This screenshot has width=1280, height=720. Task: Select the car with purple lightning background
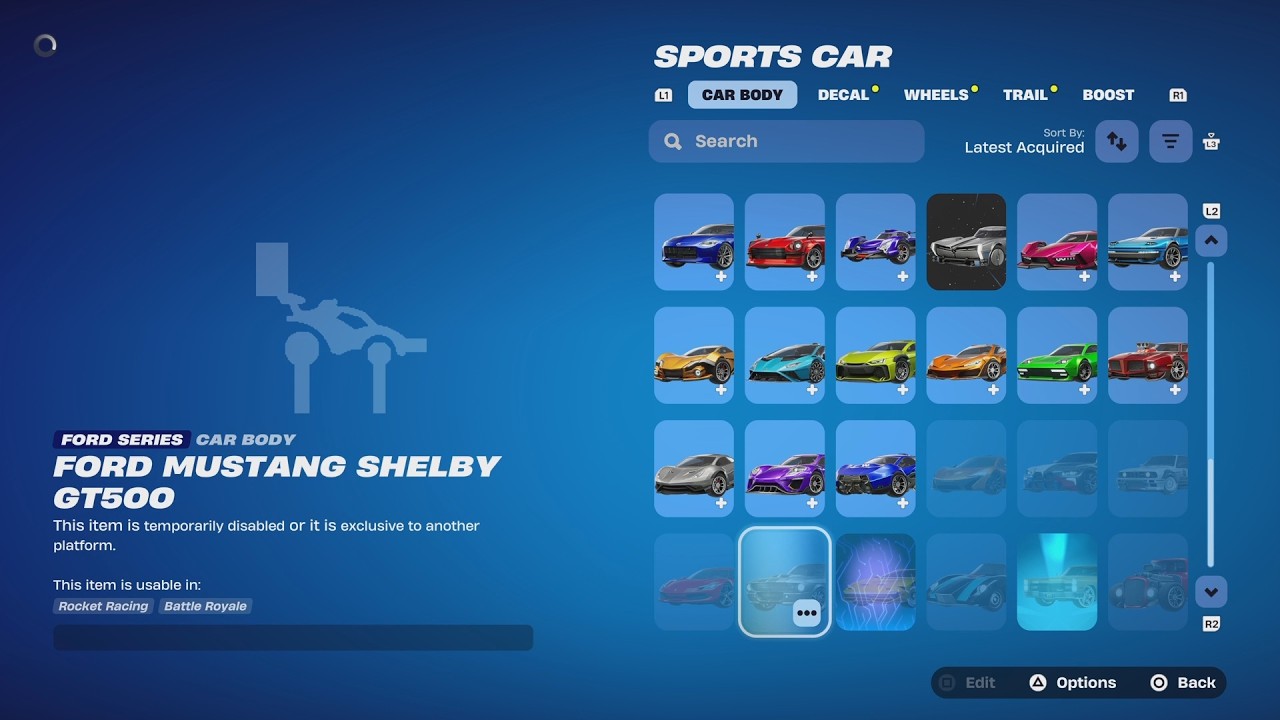click(x=875, y=582)
